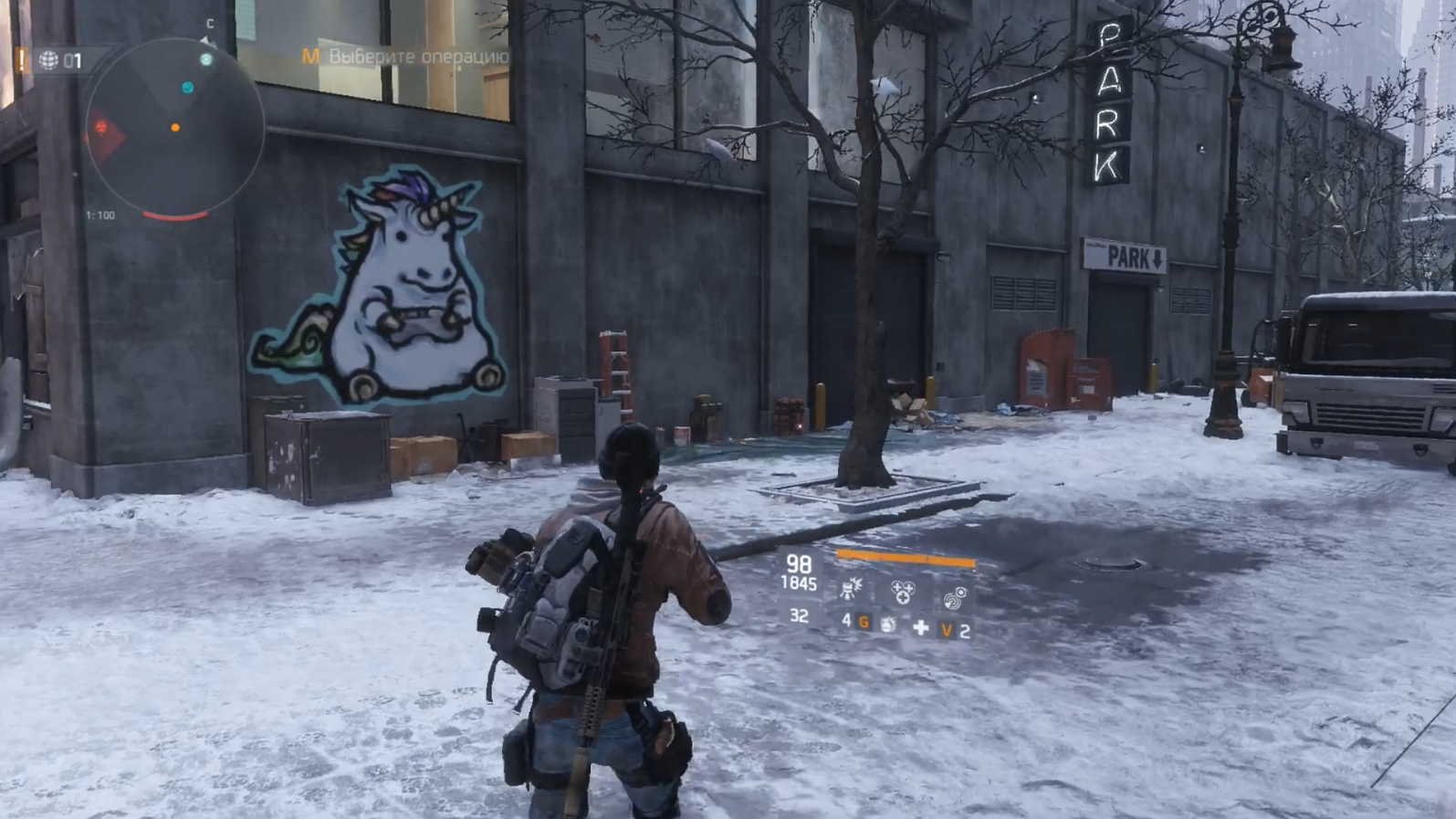
Task: Activate the pulse scan skill icon
Action: point(955,597)
